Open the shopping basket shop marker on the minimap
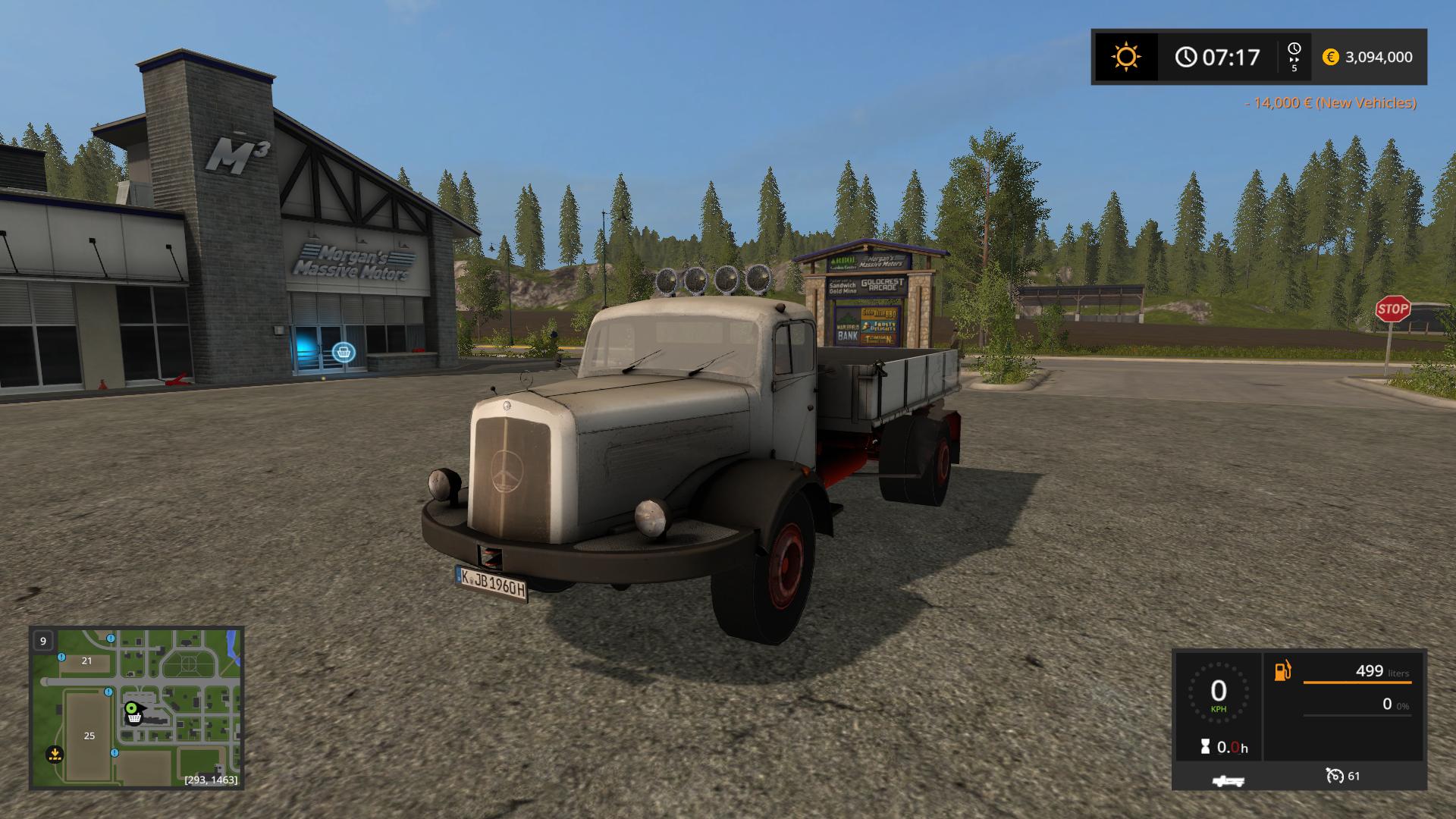 point(133,719)
